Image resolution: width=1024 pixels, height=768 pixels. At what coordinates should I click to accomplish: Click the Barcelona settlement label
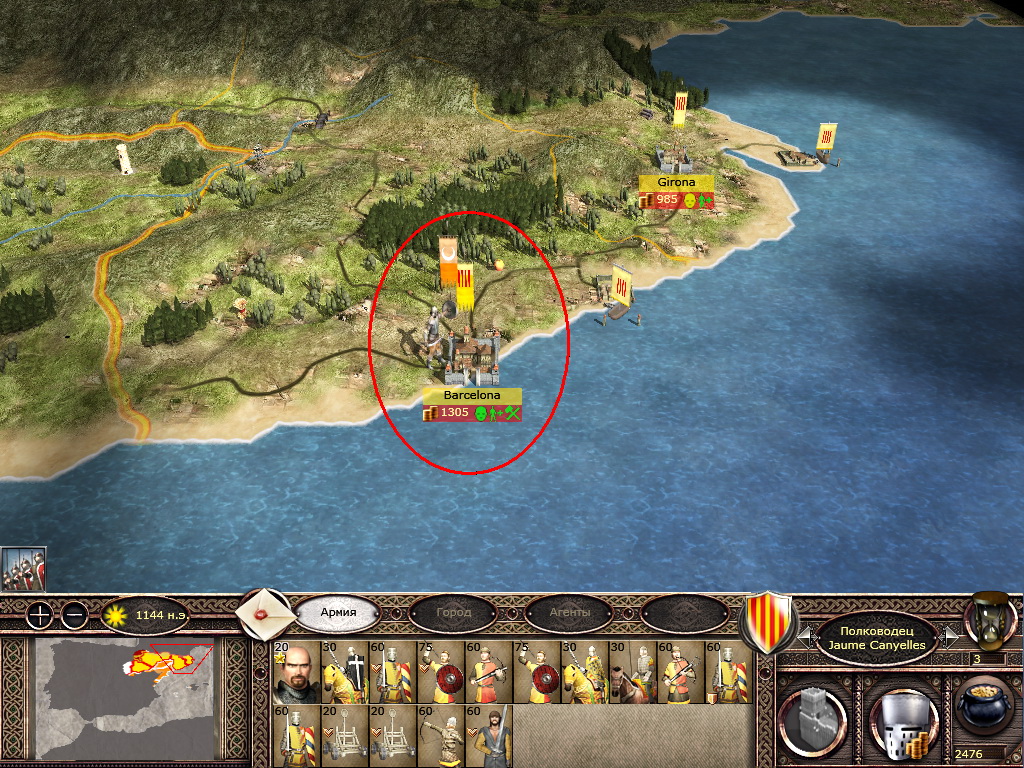tap(472, 395)
